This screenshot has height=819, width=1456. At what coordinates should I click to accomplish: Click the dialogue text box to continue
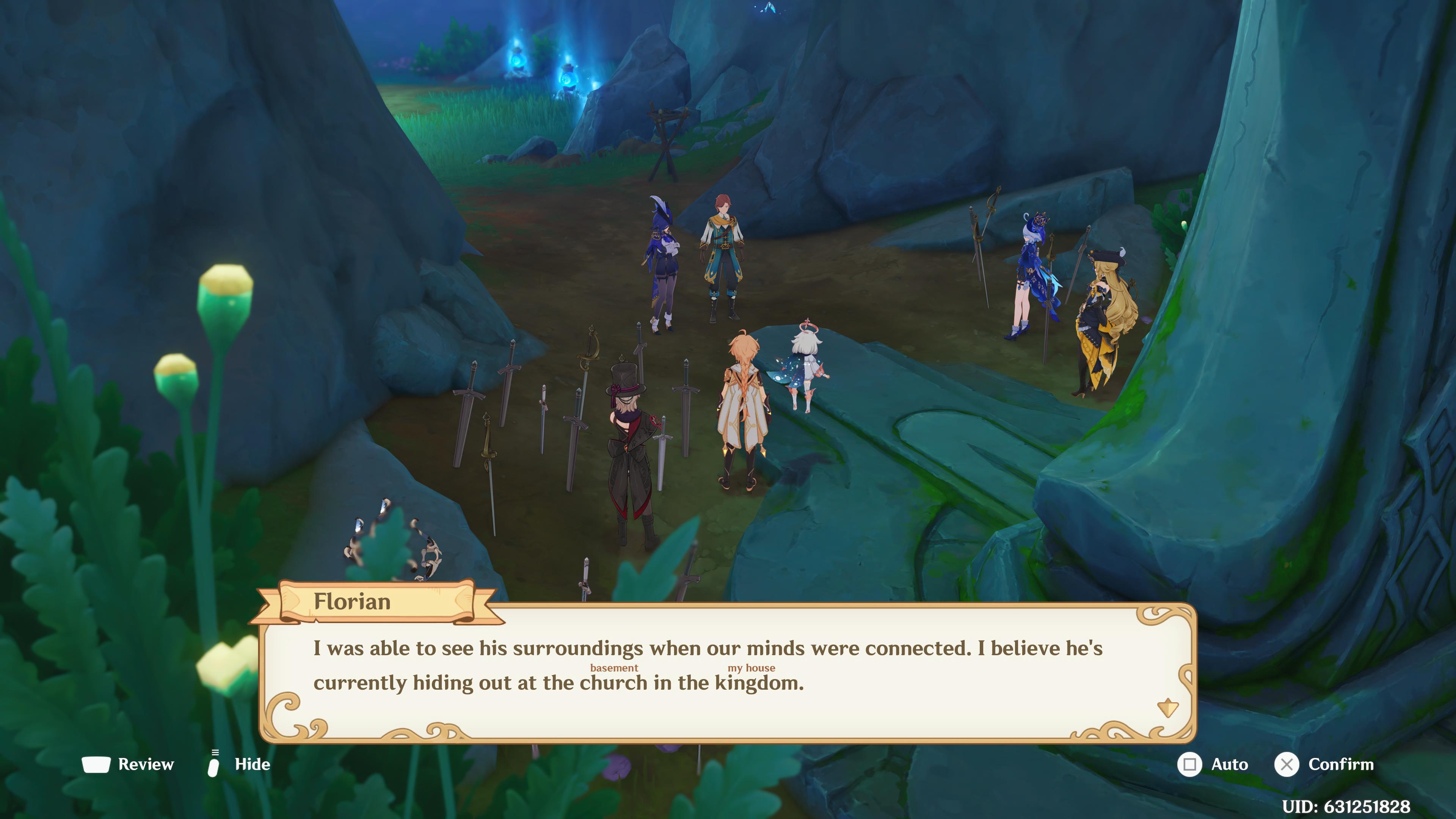click(x=729, y=667)
